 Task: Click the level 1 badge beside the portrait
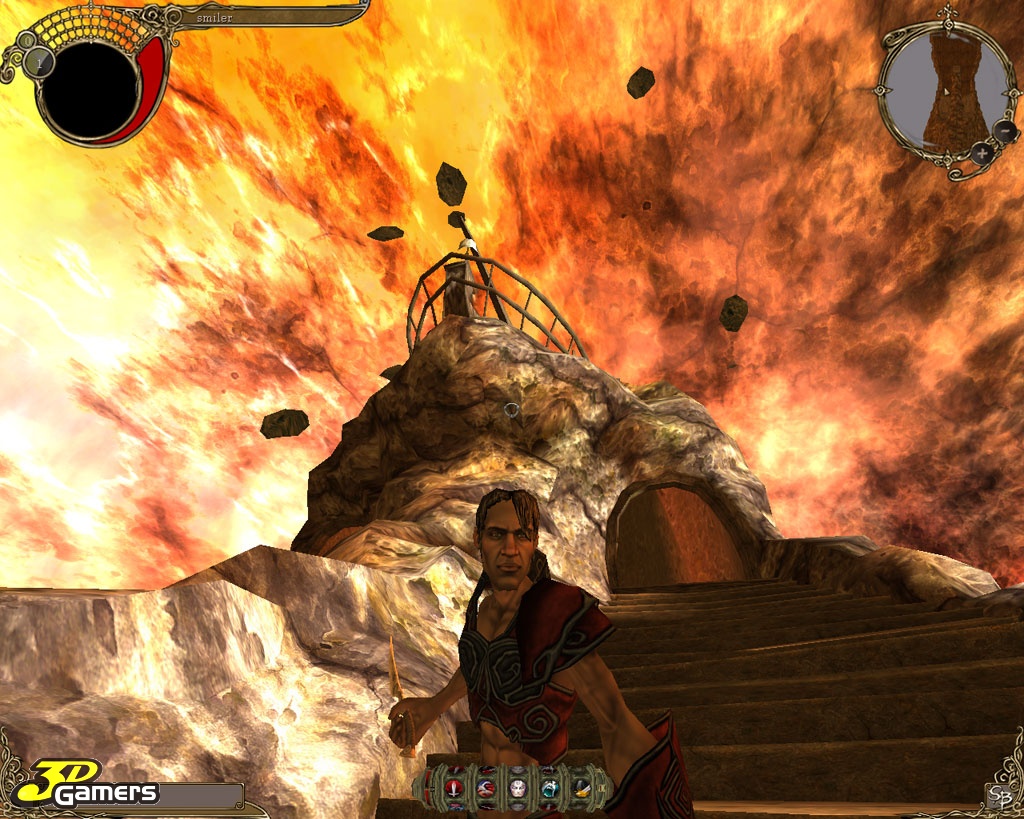pyautogui.click(x=40, y=62)
